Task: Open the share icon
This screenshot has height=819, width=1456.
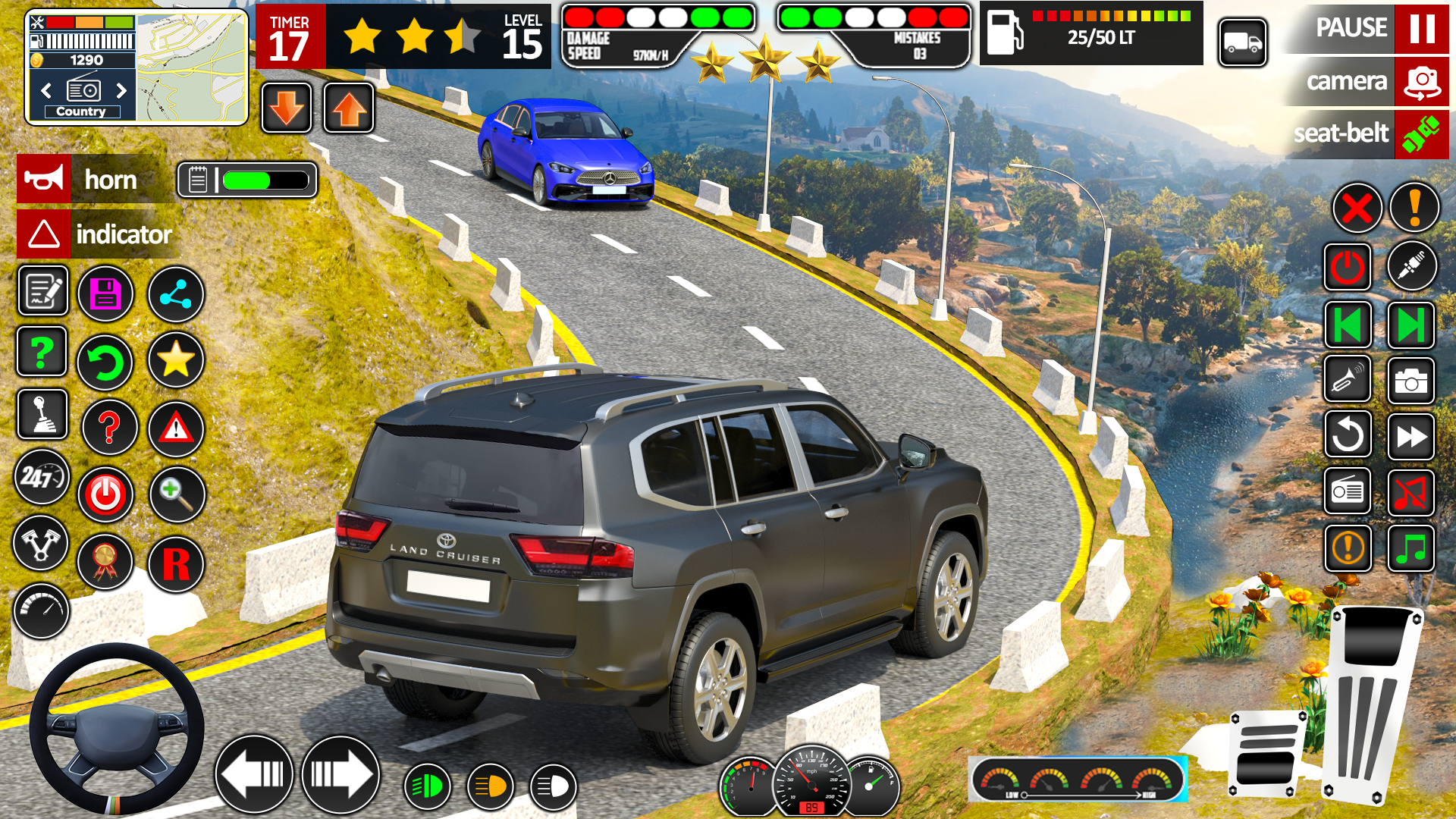Action: click(175, 294)
